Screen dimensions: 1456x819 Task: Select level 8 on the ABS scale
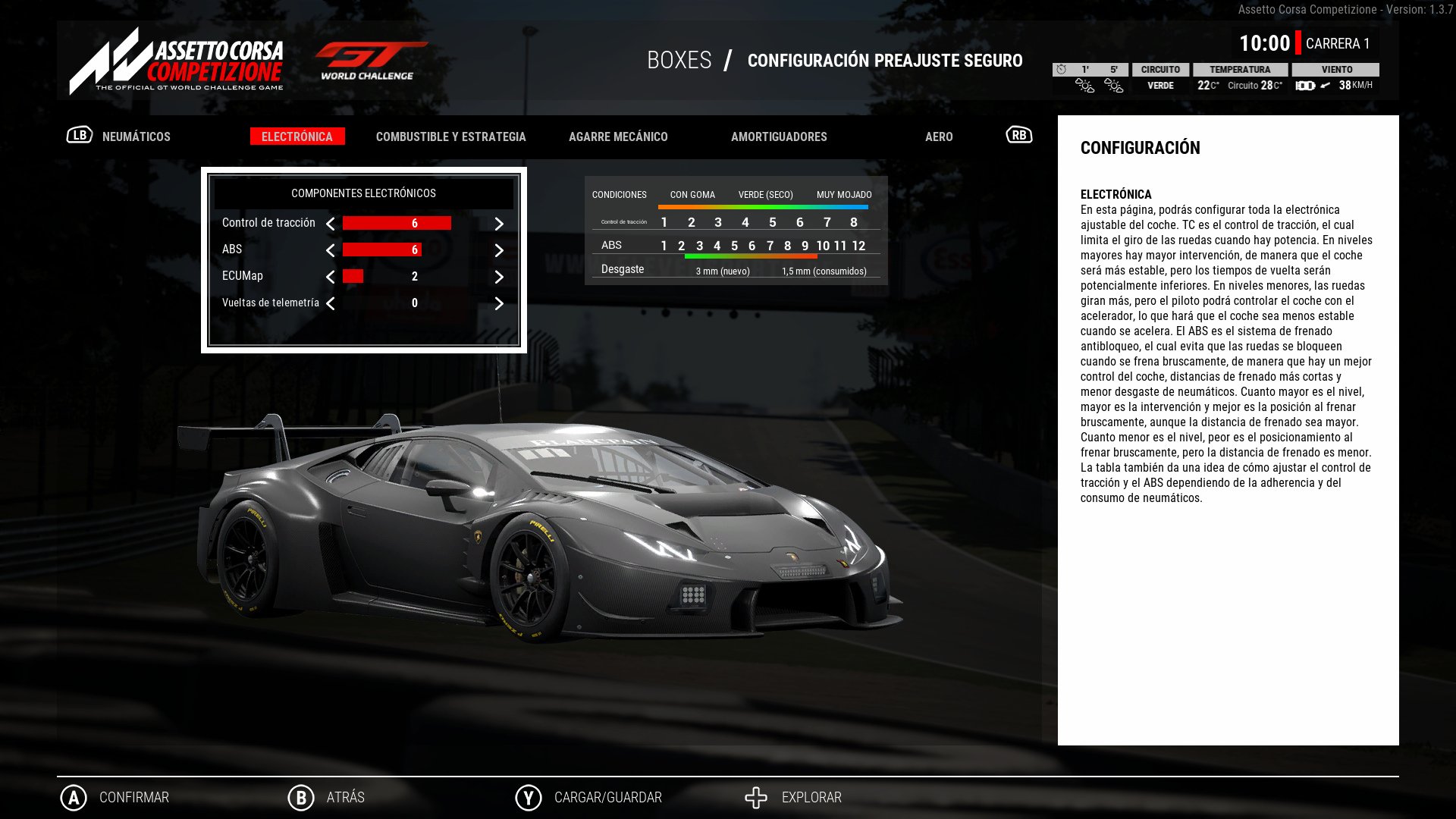click(x=787, y=246)
